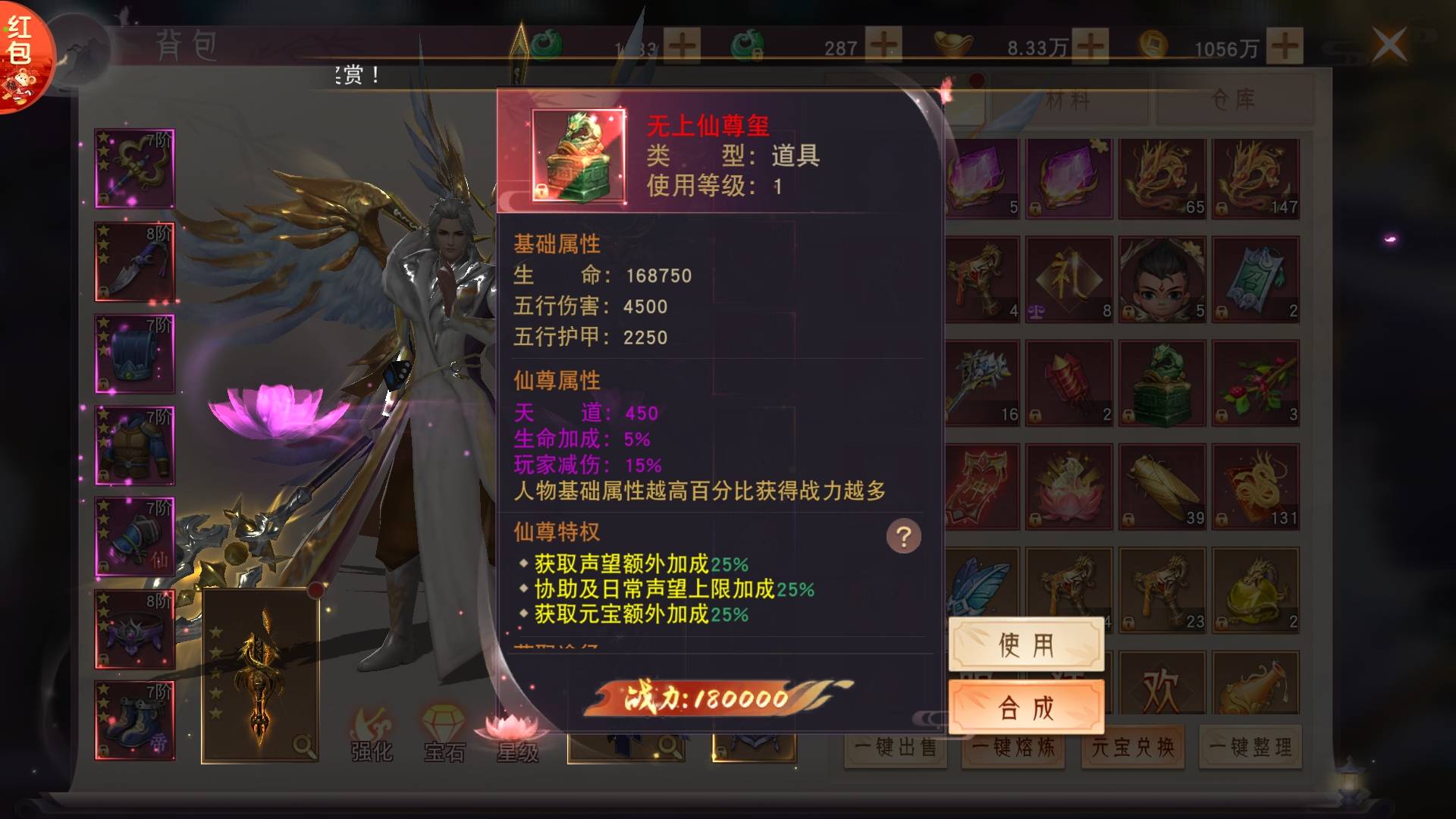This screenshot has height=819, width=1456.
Task: Open the 仙尊特权 question mark help
Action: pyautogui.click(x=903, y=536)
